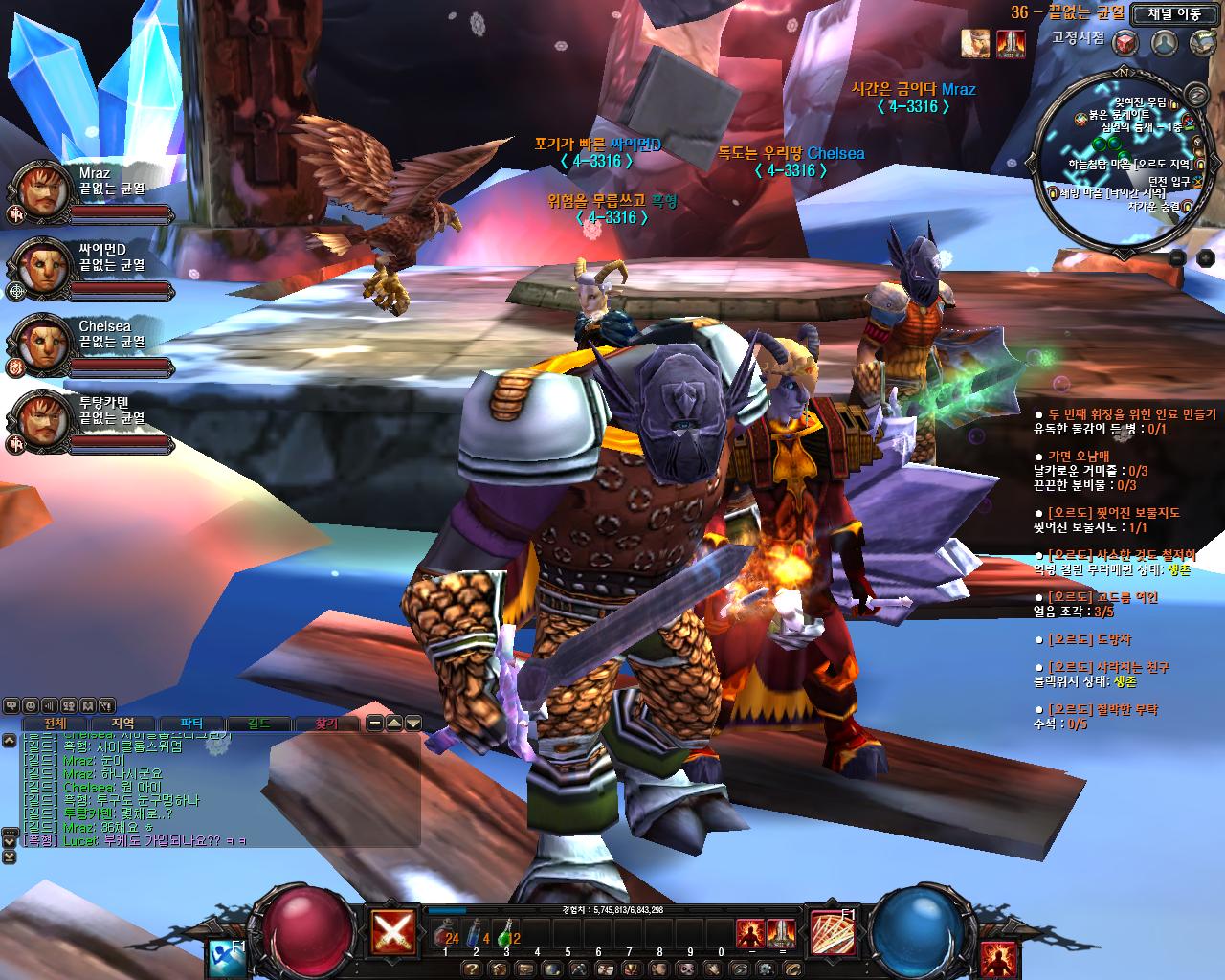Activate the crossed swords attack skill
This screenshot has width=1225, height=980.
click(393, 931)
